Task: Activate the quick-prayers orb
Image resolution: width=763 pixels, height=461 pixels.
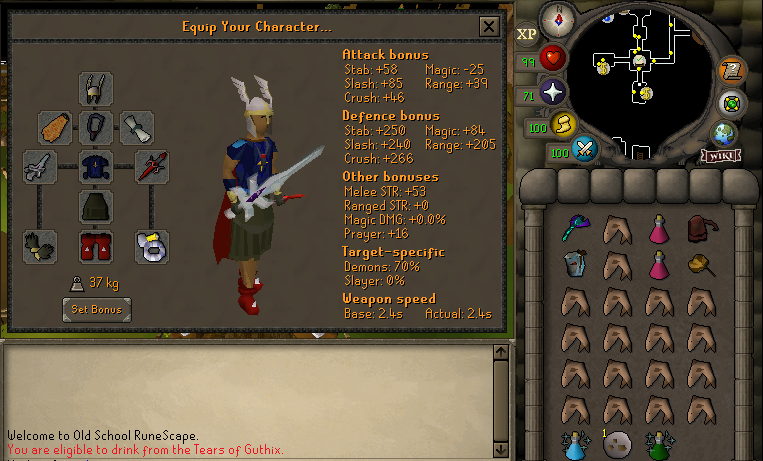Action: coord(553,93)
